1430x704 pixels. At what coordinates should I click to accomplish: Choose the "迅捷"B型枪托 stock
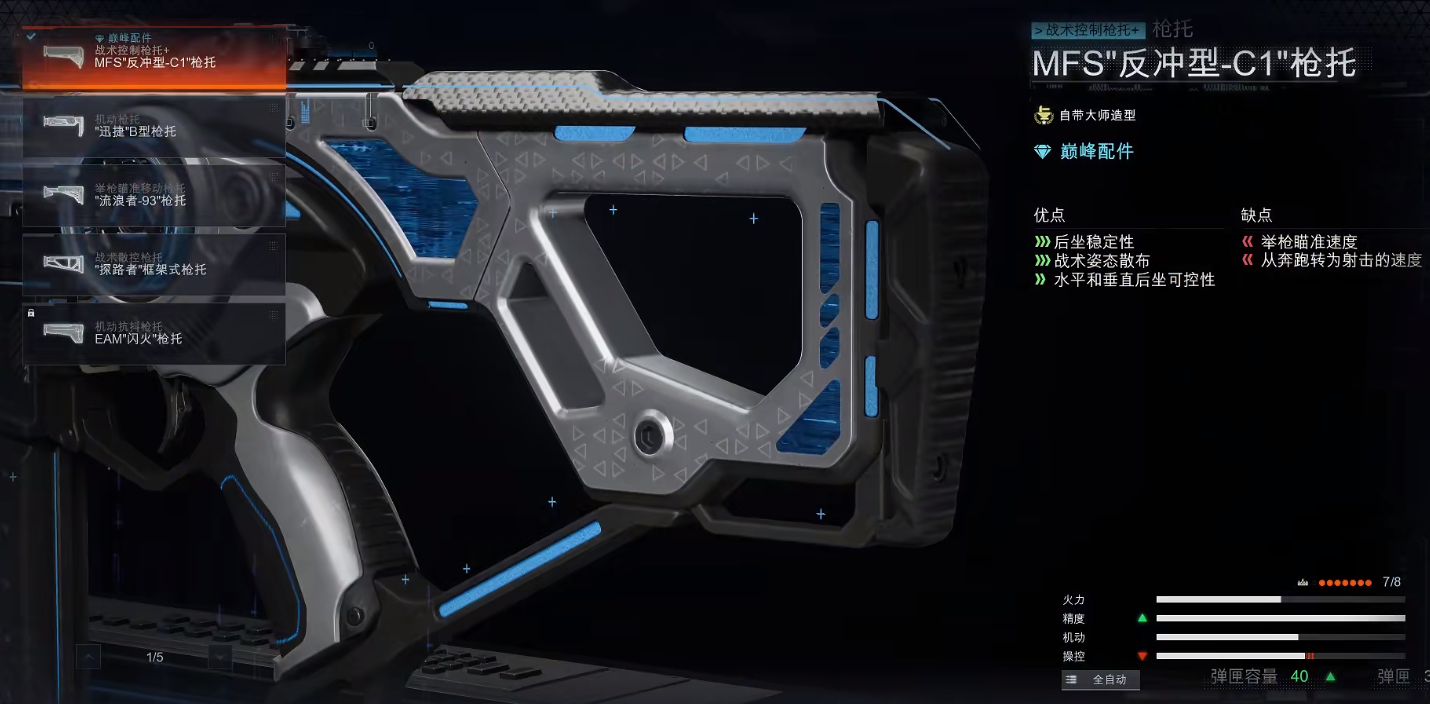pos(154,125)
